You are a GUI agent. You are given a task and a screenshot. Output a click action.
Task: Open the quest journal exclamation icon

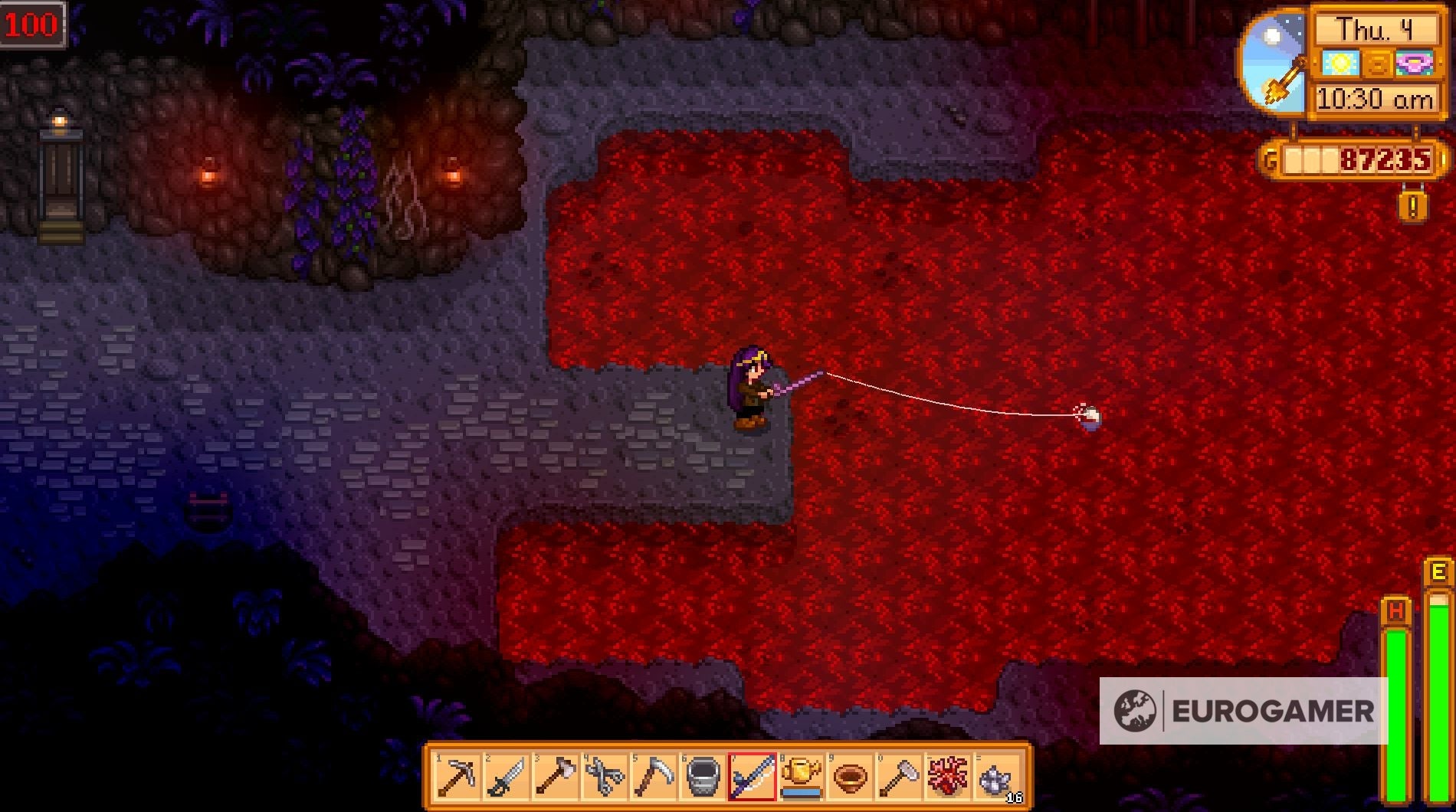pyautogui.click(x=1414, y=205)
